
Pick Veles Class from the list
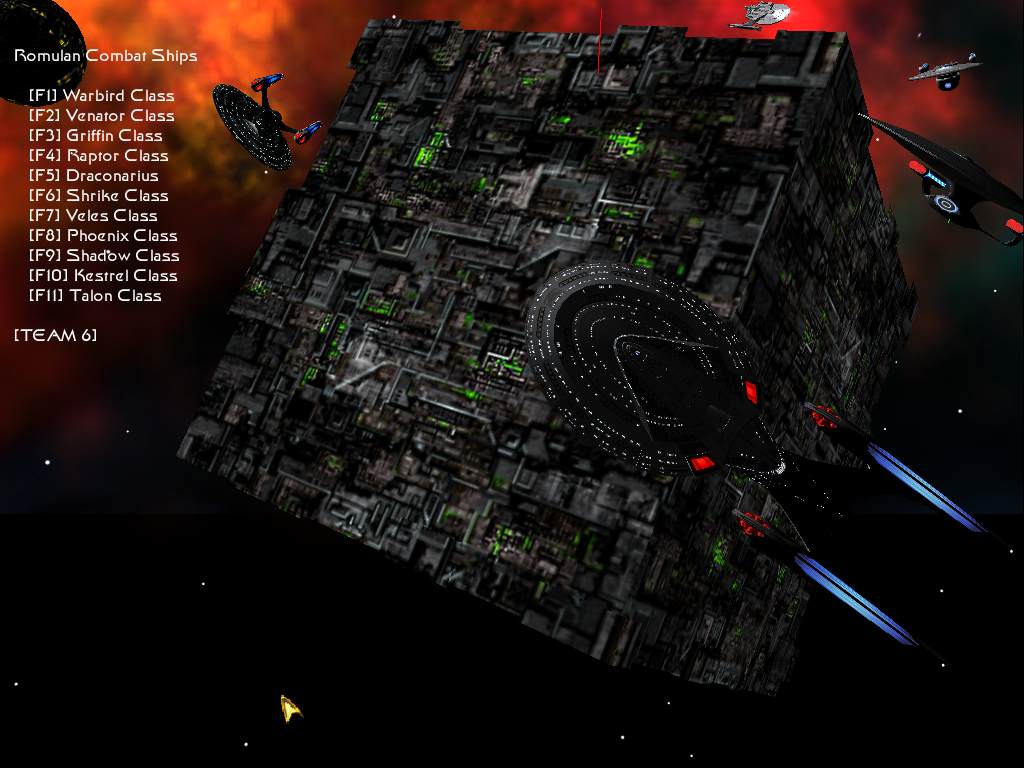click(x=94, y=216)
